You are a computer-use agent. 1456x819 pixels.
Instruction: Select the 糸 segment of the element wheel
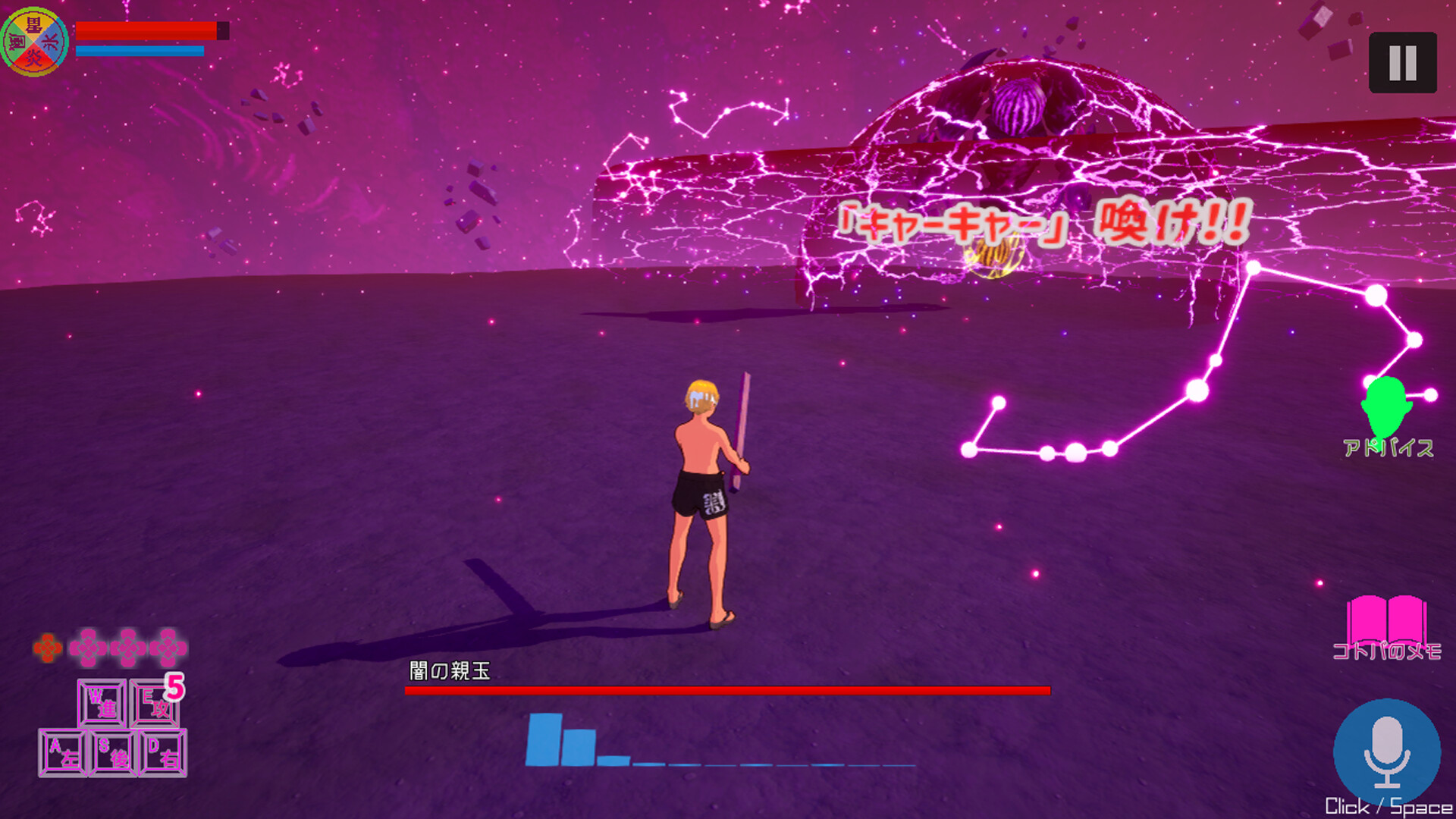click(x=48, y=41)
